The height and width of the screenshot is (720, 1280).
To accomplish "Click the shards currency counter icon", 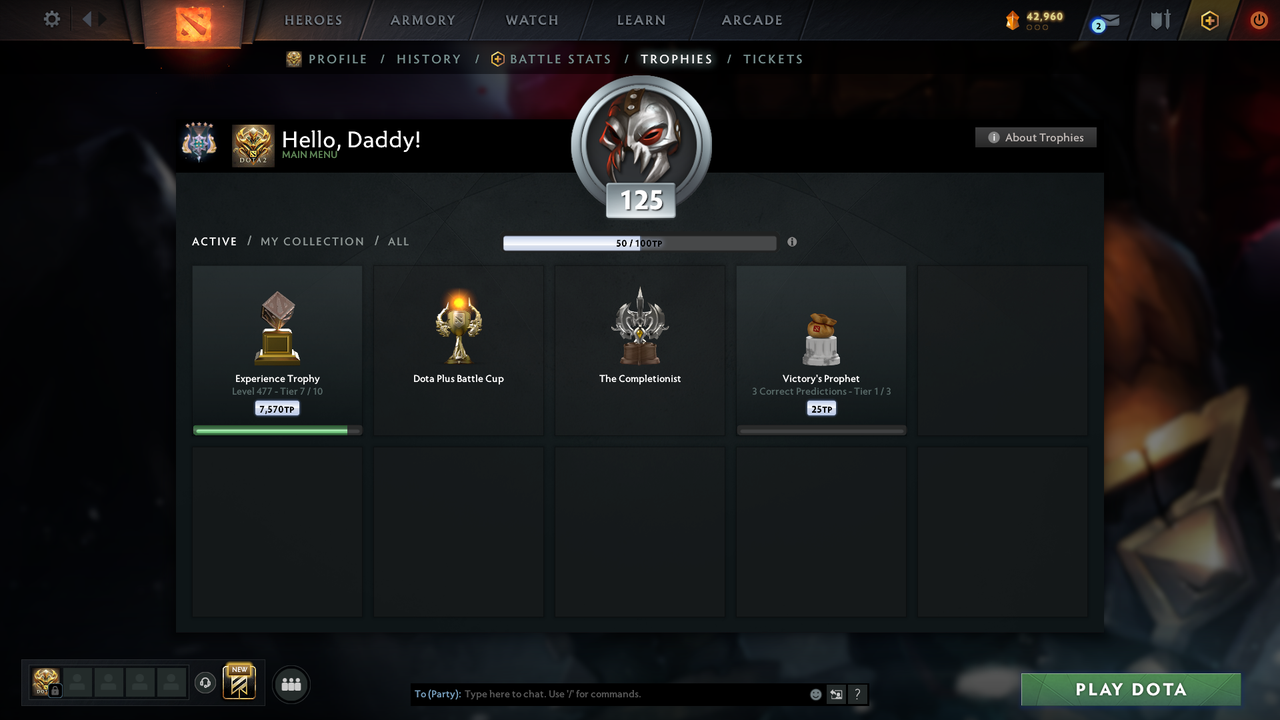I will 1011,18.
